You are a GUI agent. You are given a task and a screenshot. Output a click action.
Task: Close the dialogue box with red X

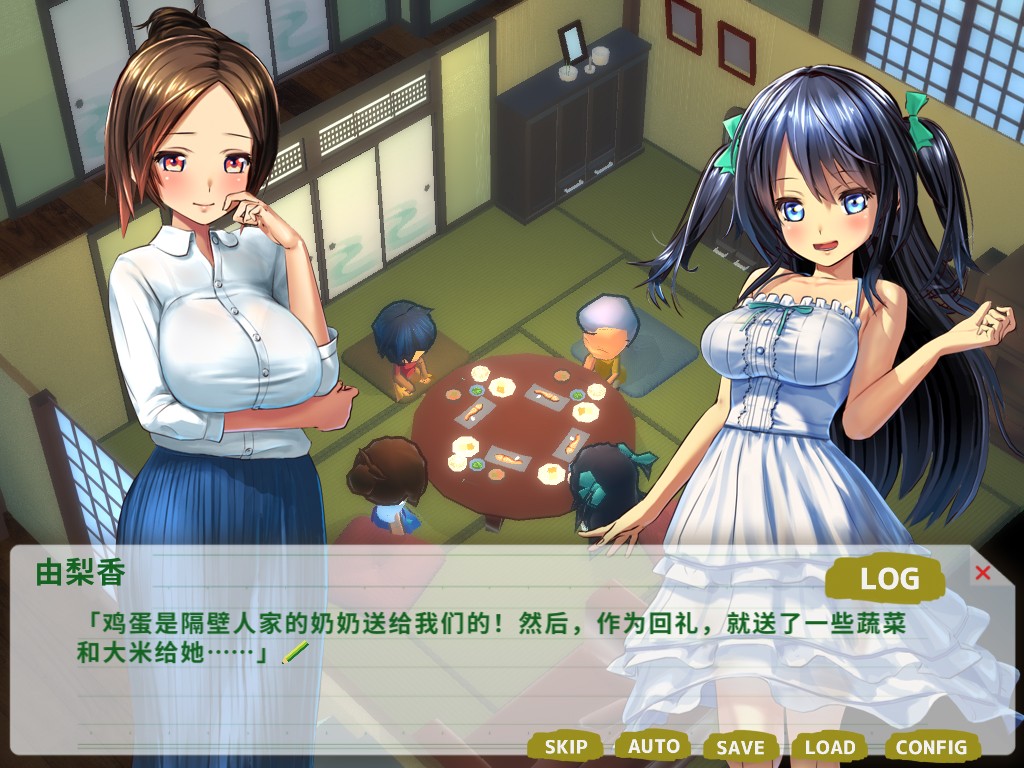pos(982,573)
